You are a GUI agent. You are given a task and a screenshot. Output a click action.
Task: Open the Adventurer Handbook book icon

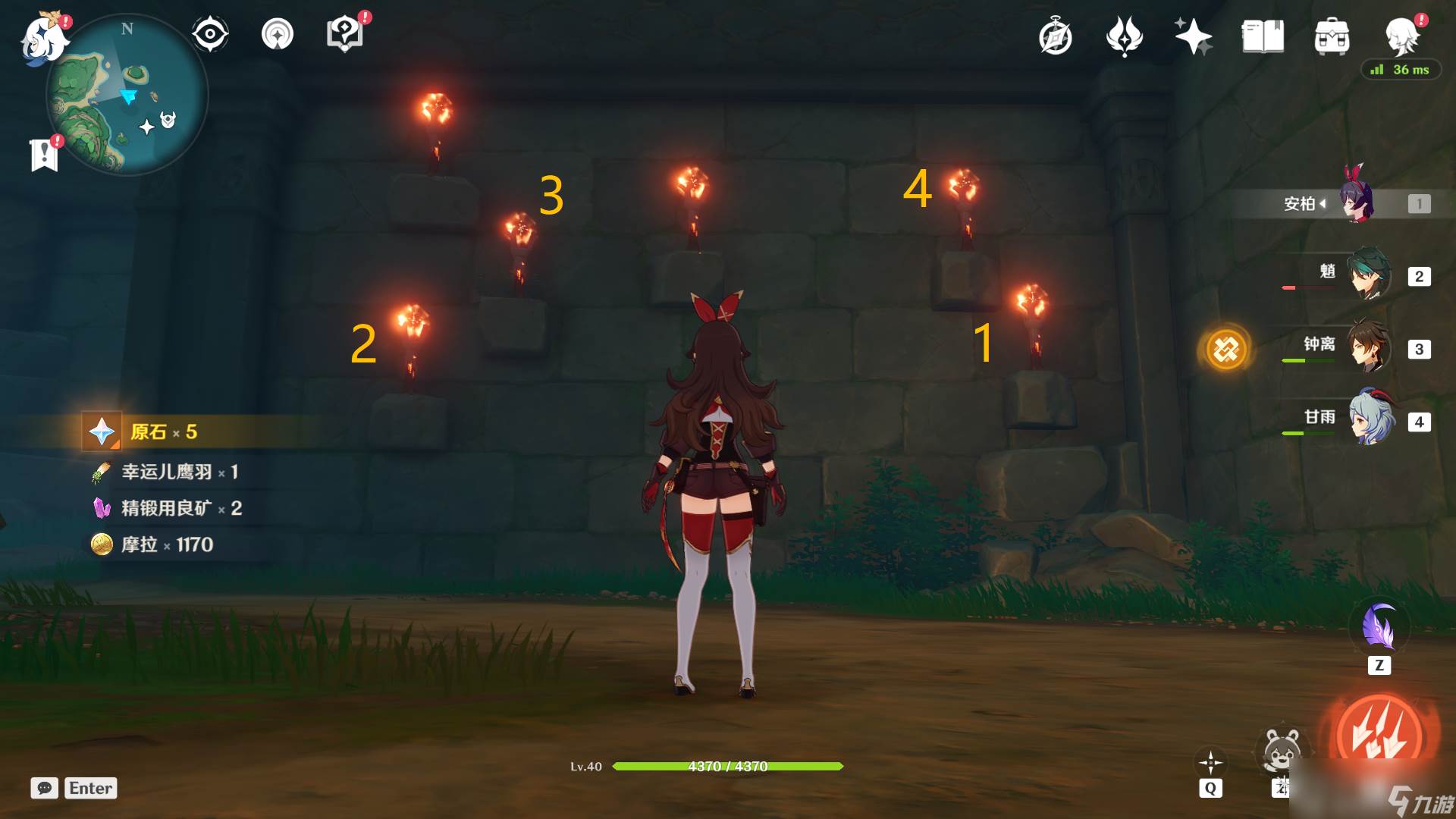tap(1263, 36)
